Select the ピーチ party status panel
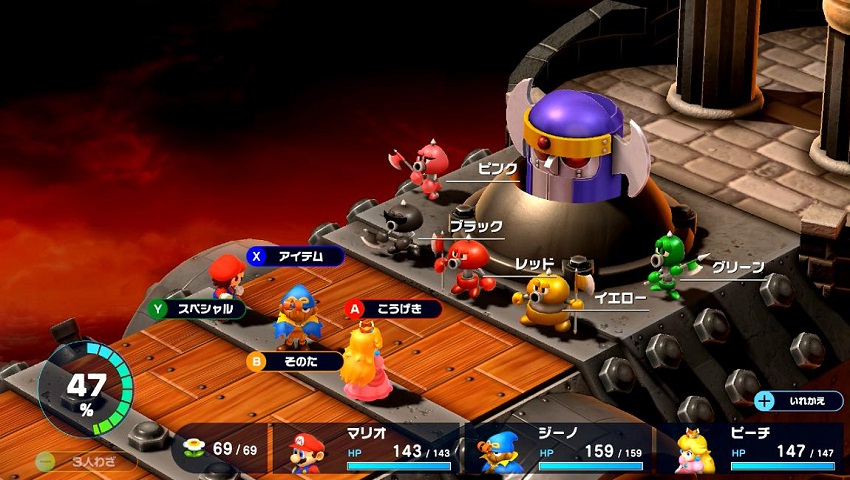The width and height of the screenshot is (850, 480). [752, 452]
